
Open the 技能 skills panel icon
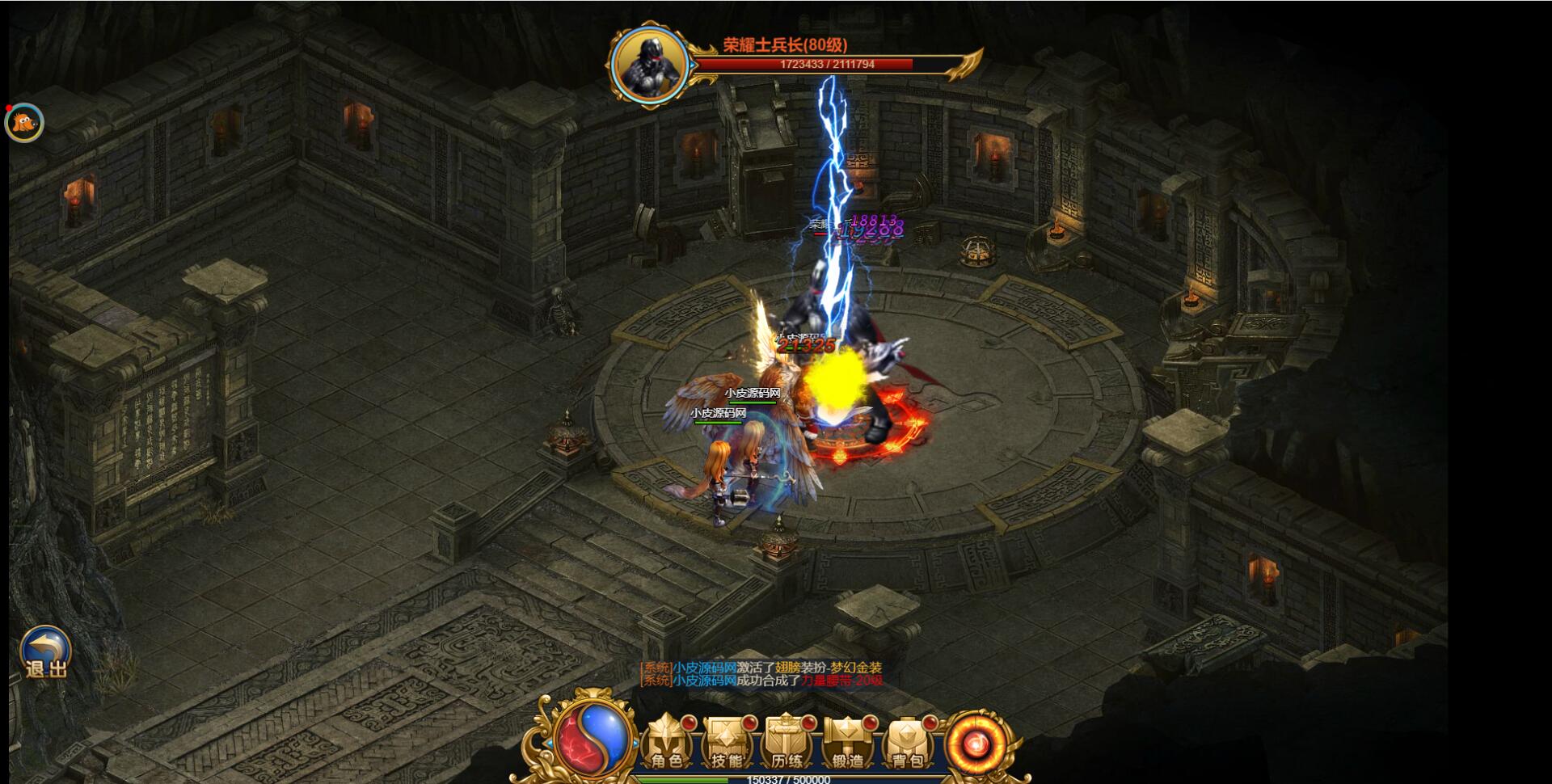tap(727, 744)
